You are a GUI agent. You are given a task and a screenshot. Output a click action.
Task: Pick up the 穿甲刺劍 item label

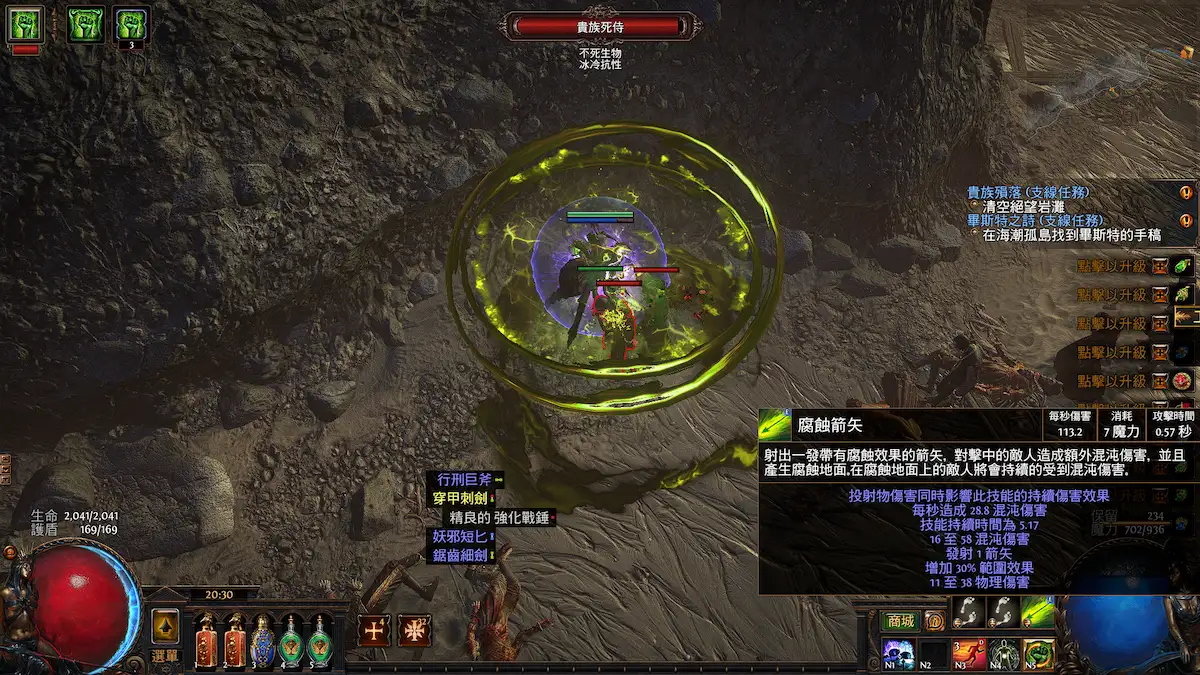pyautogui.click(x=459, y=498)
